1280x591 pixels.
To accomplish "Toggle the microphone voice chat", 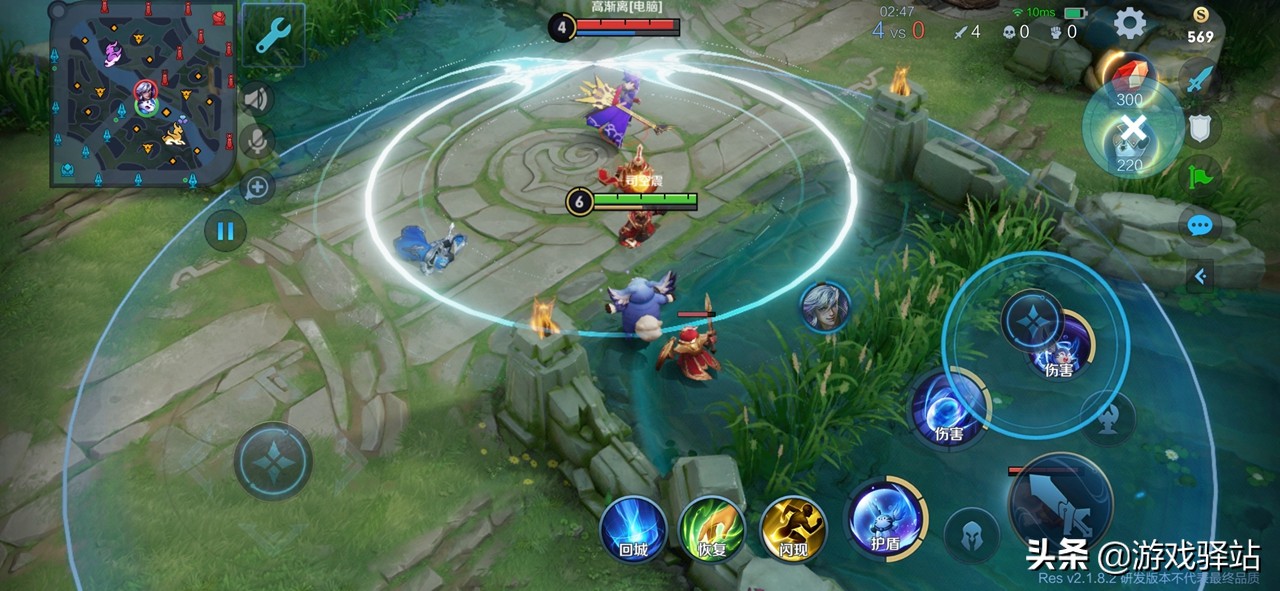I will pyautogui.click(x=257, y=141).
